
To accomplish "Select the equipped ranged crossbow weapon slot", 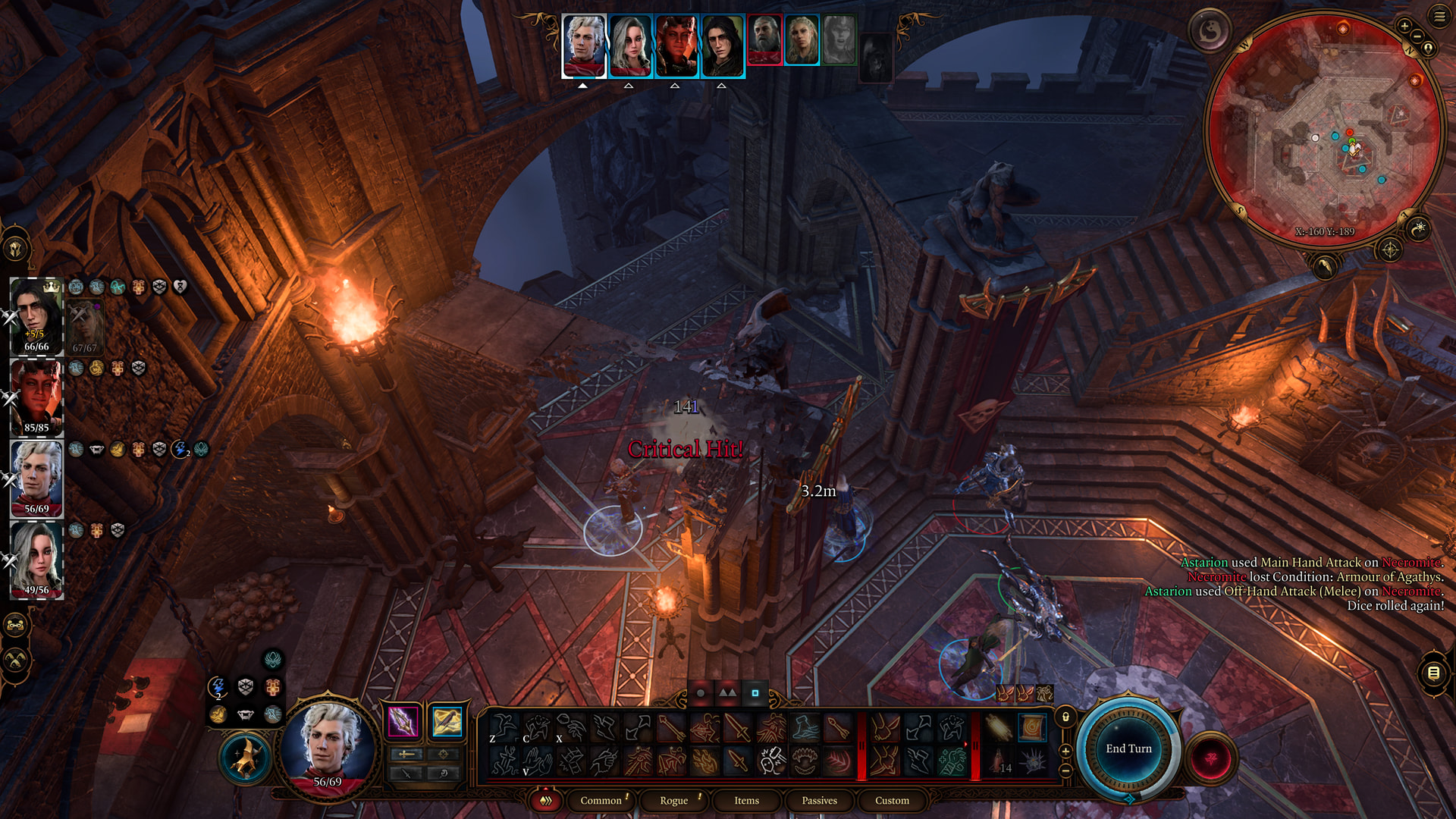I will point(447,721).
